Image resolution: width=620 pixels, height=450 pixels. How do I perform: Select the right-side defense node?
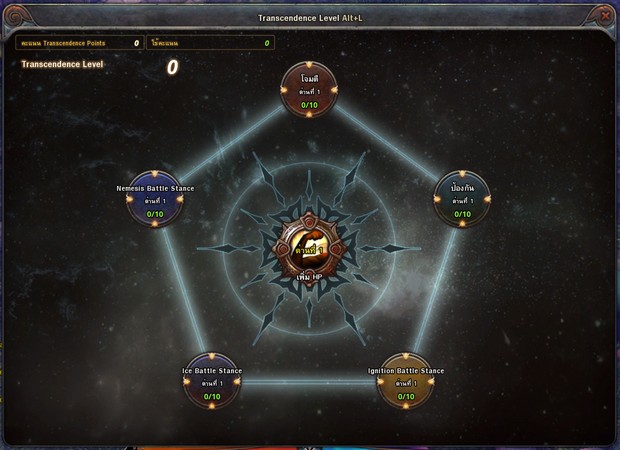[x=462, y=199]
